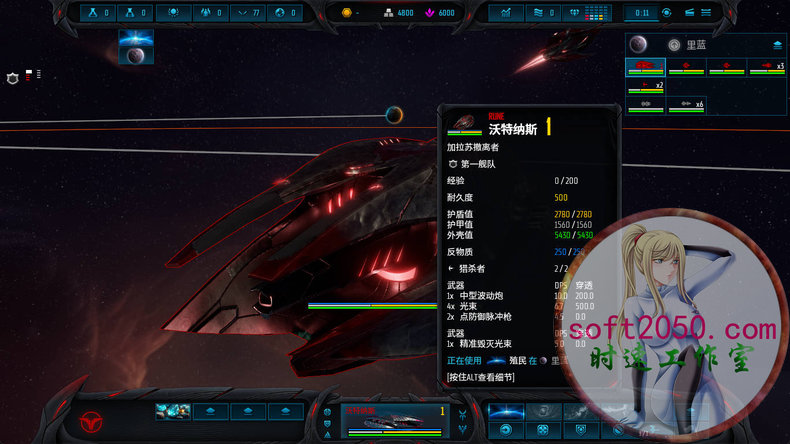Collapse the 里蓝 fleet panel arrow
Image resolution: width=790 pixels, height=444 pixels.
coord(777,45)
